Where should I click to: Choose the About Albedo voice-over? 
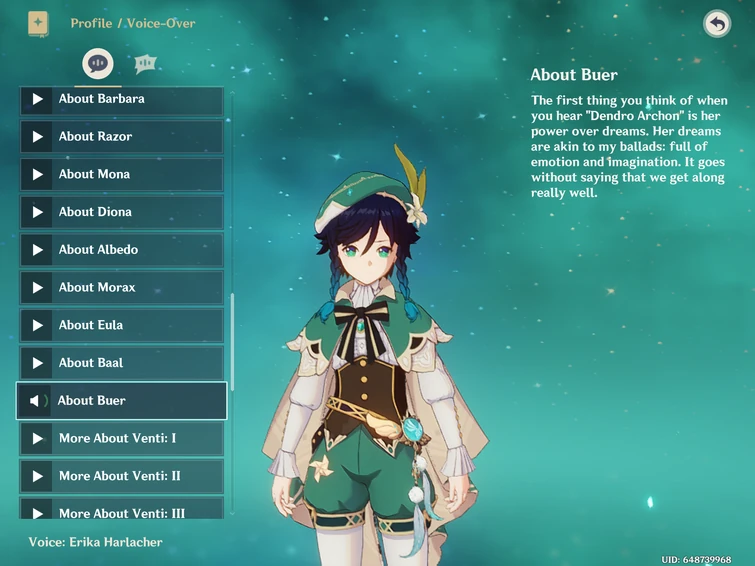pyautogui.click(x=121, y=250)
